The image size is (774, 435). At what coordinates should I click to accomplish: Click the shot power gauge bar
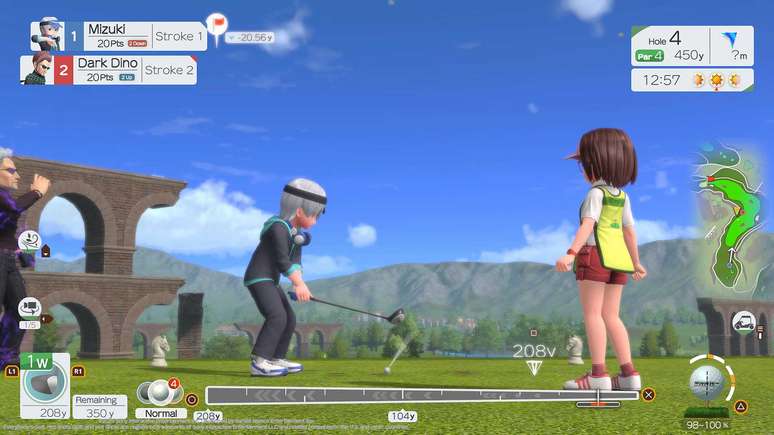click(420, 395)
